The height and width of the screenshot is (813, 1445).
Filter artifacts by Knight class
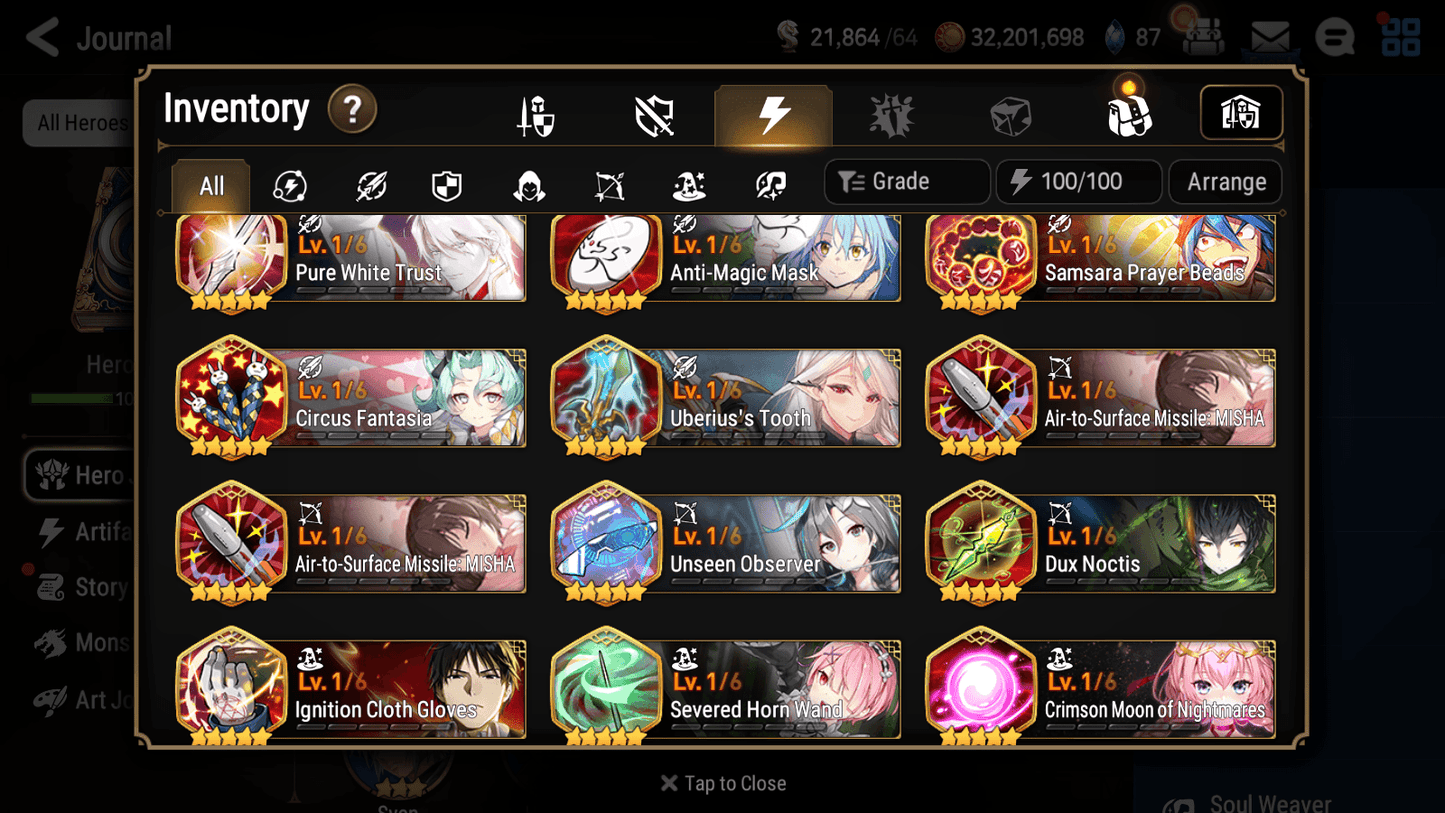click(446, 182)
